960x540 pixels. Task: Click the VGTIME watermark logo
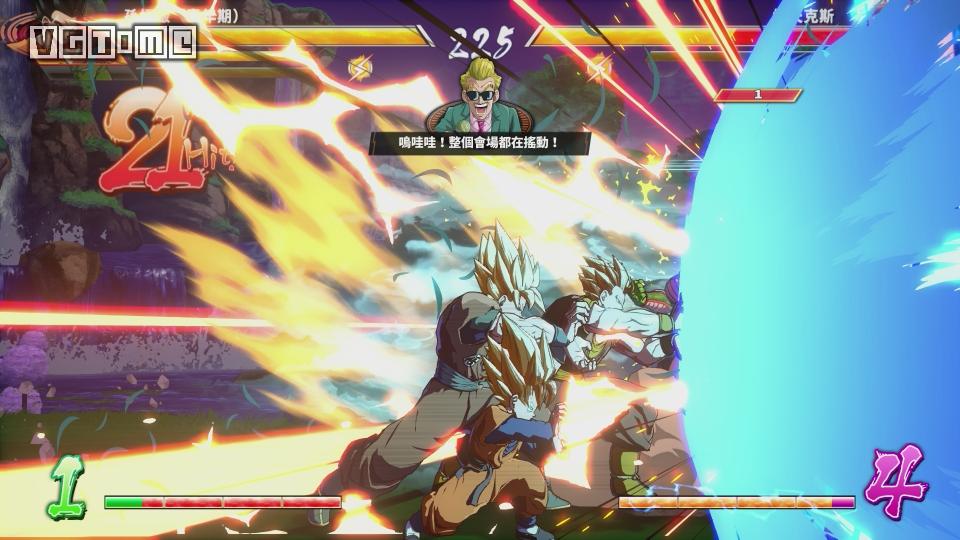(x=113, y=42)
